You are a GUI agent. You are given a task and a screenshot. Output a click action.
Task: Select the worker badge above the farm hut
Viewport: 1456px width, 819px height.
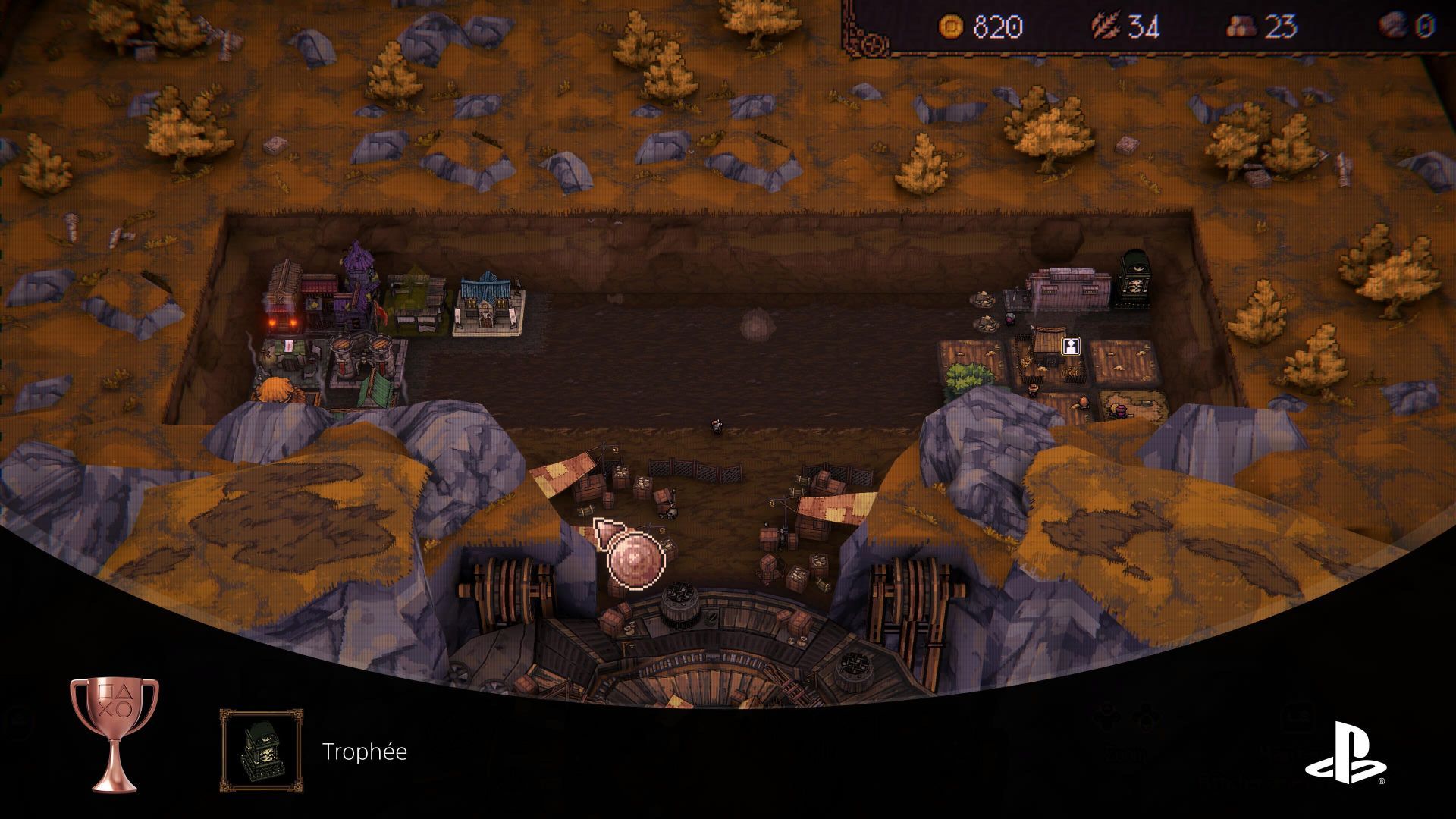(x=1070, y=347)
